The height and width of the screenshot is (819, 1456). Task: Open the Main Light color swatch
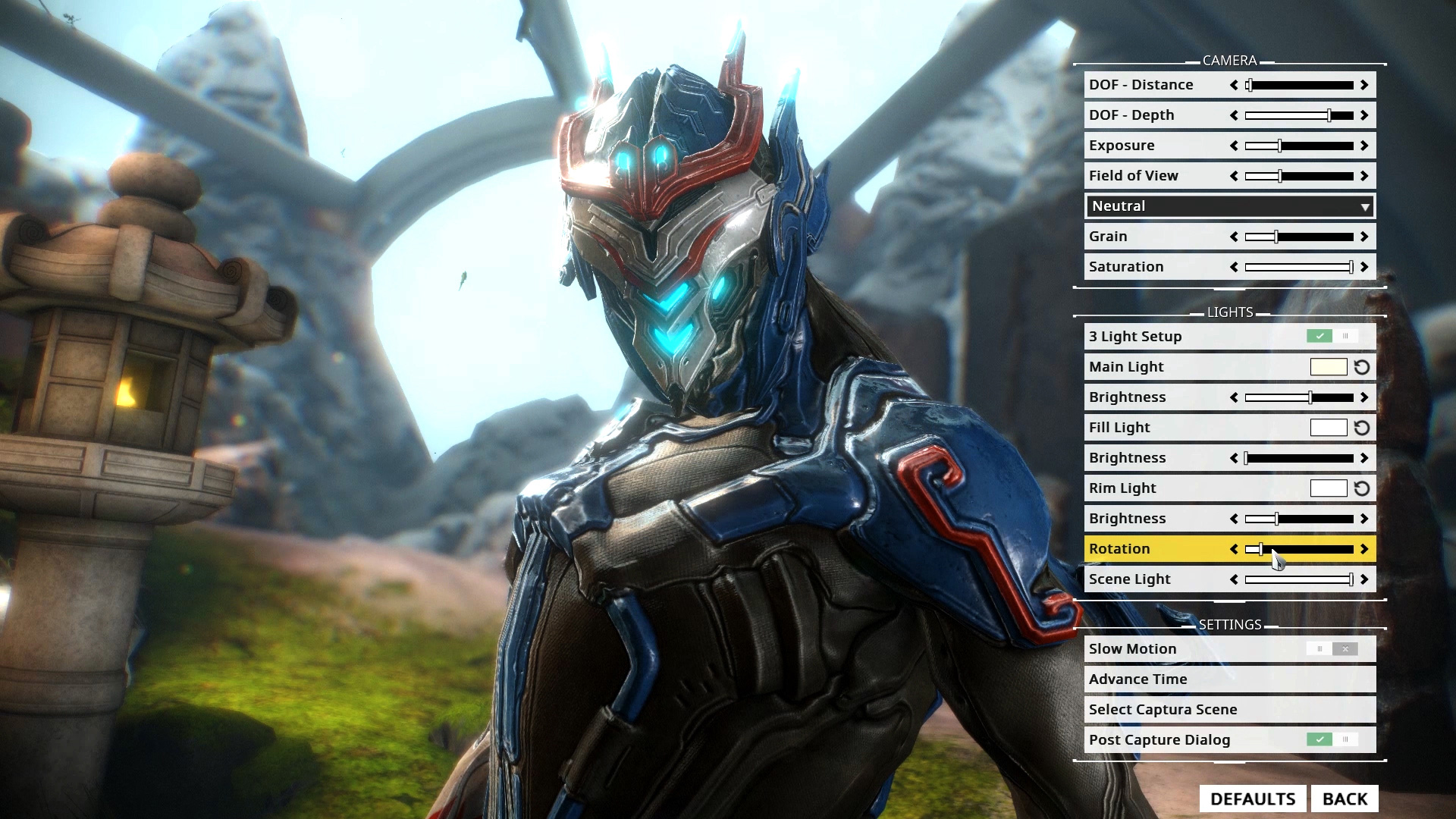pos(1329,366)
